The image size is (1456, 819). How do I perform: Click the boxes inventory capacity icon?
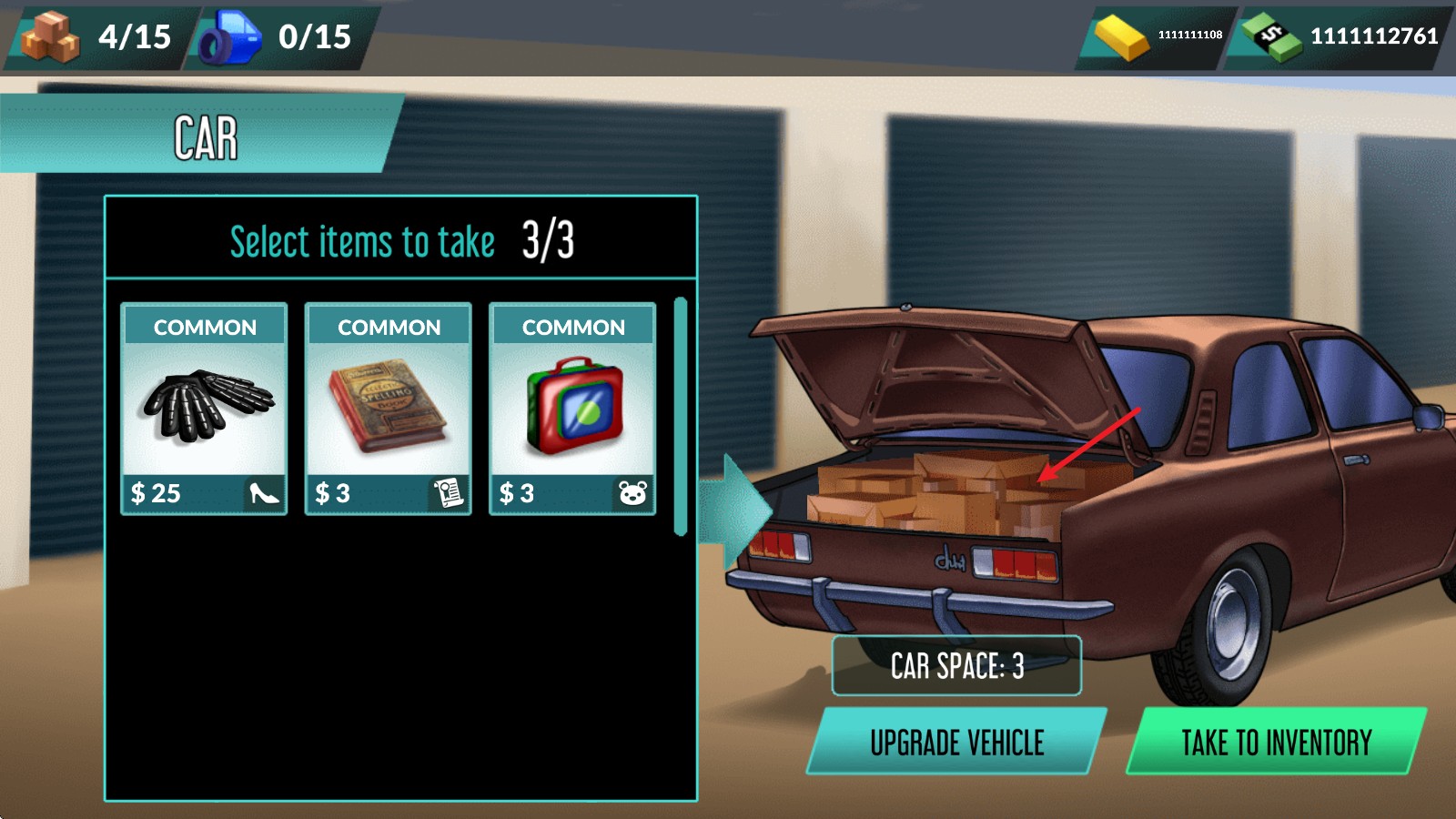[x=51, y=36]
